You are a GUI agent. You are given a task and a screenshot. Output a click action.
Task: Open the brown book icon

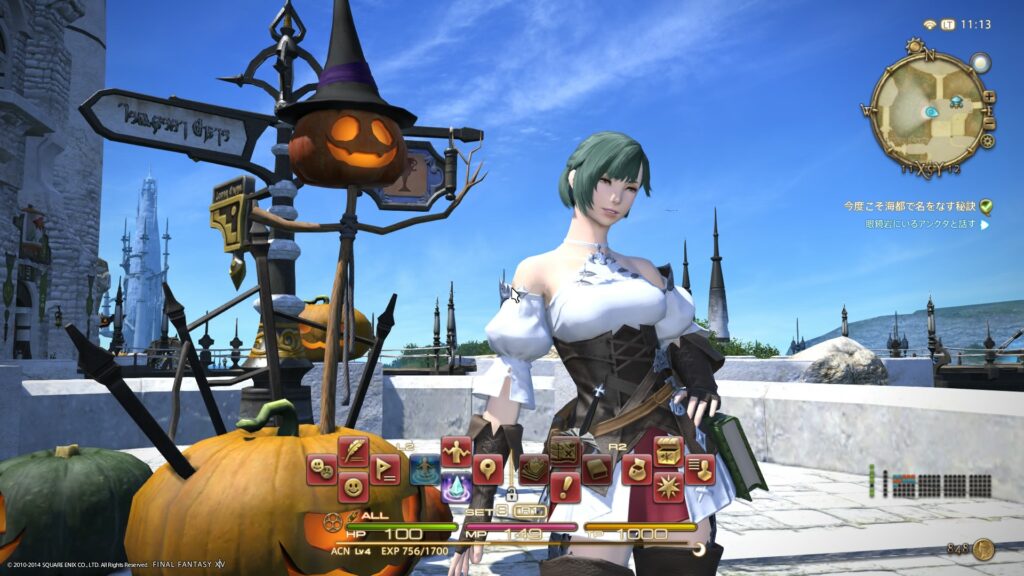597,469
